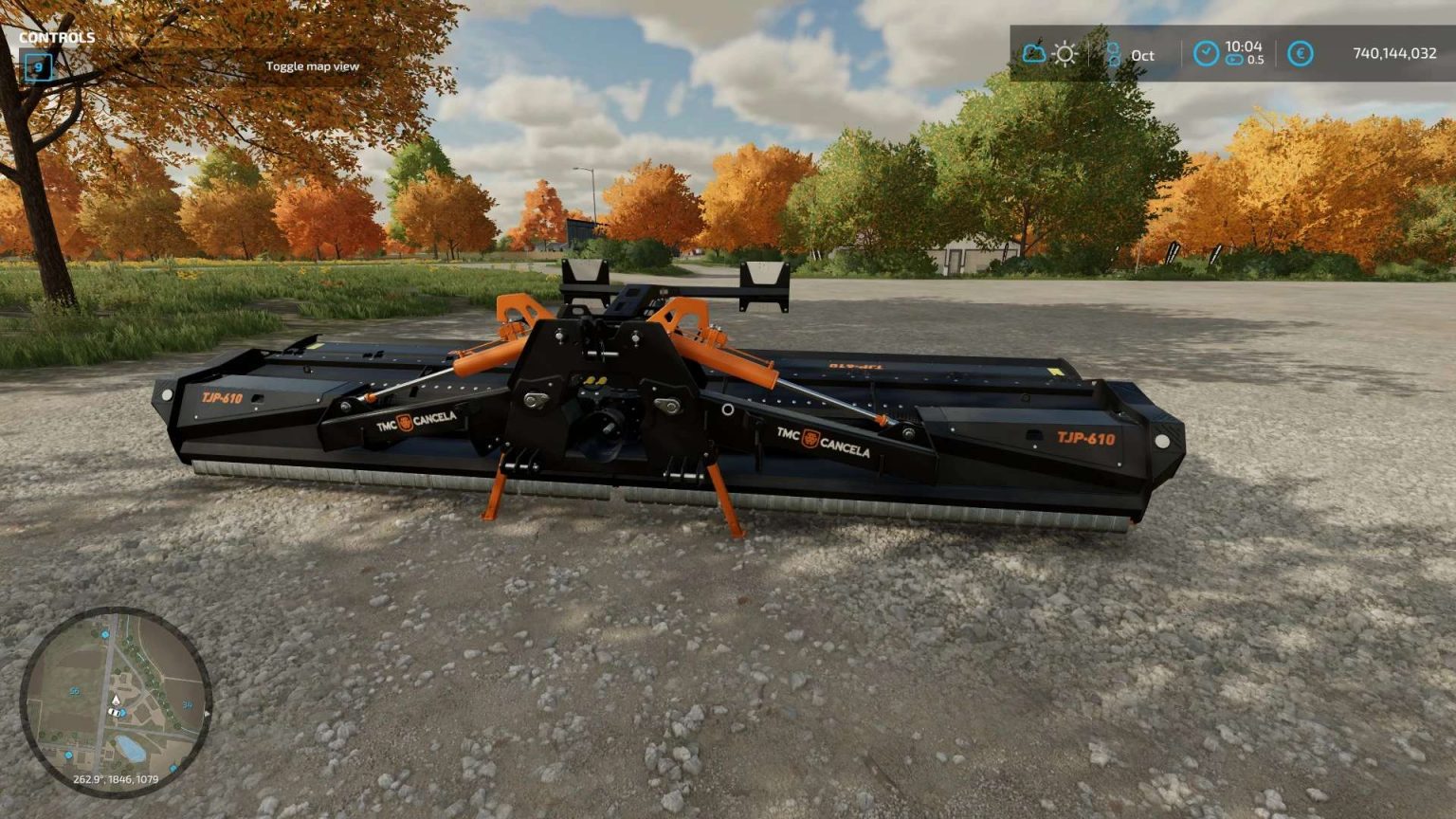Toggle map view using the on-screen hint
The width and height of the screenshot is (1456, 819).
(313, 65)
